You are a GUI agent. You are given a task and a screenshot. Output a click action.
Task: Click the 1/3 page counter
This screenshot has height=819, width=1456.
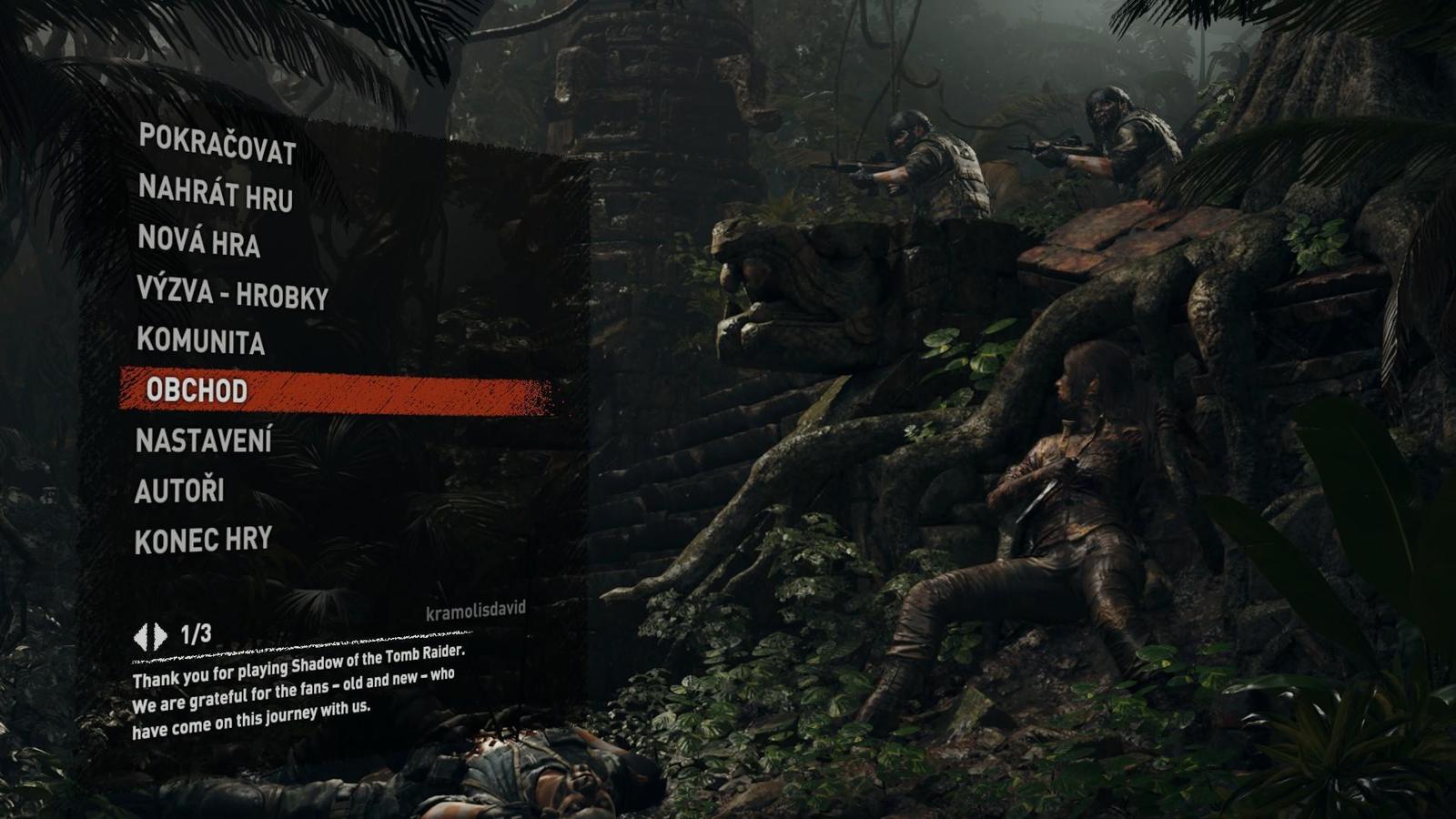coord(194,630)
